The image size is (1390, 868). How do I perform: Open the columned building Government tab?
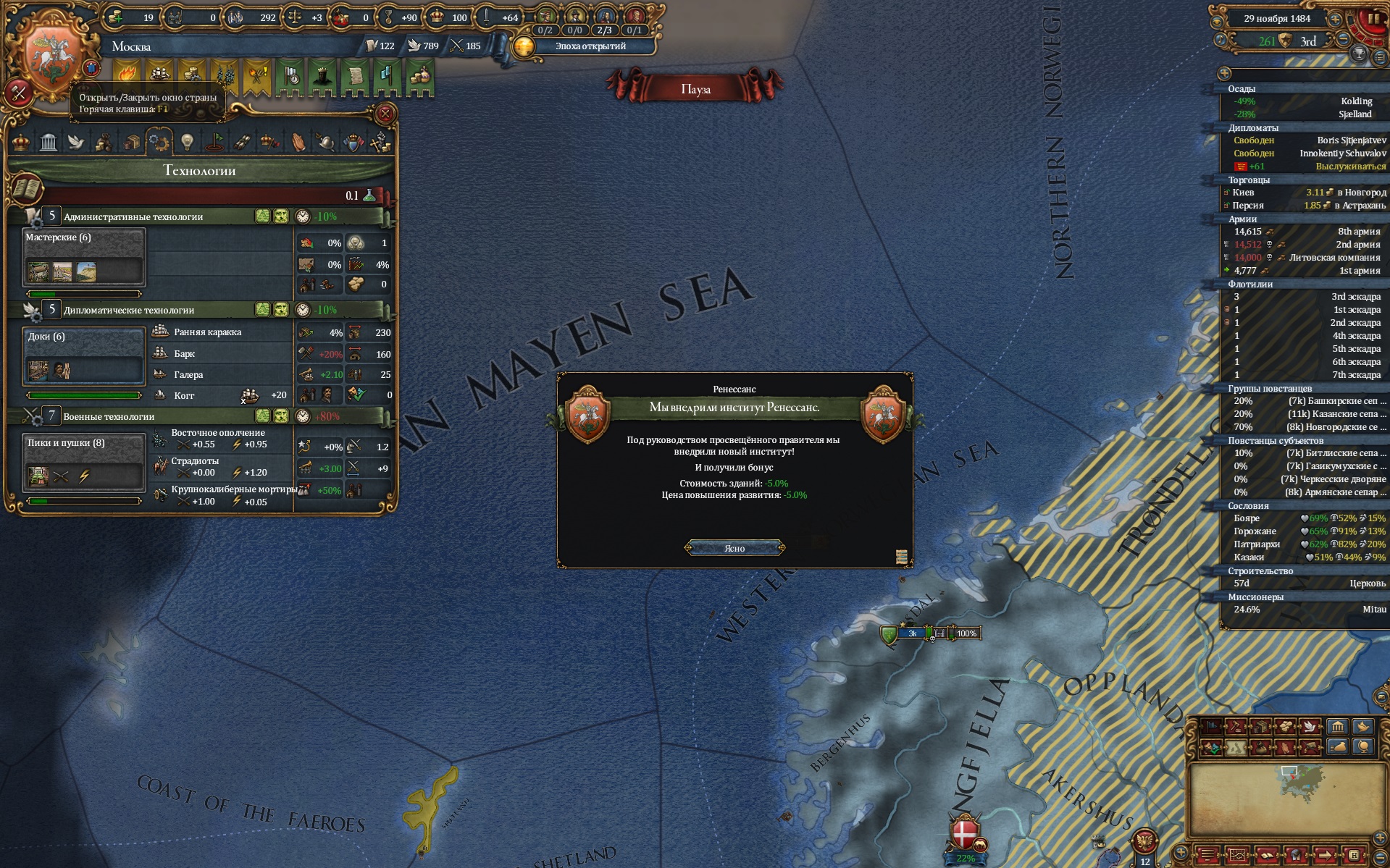point(49,142)
